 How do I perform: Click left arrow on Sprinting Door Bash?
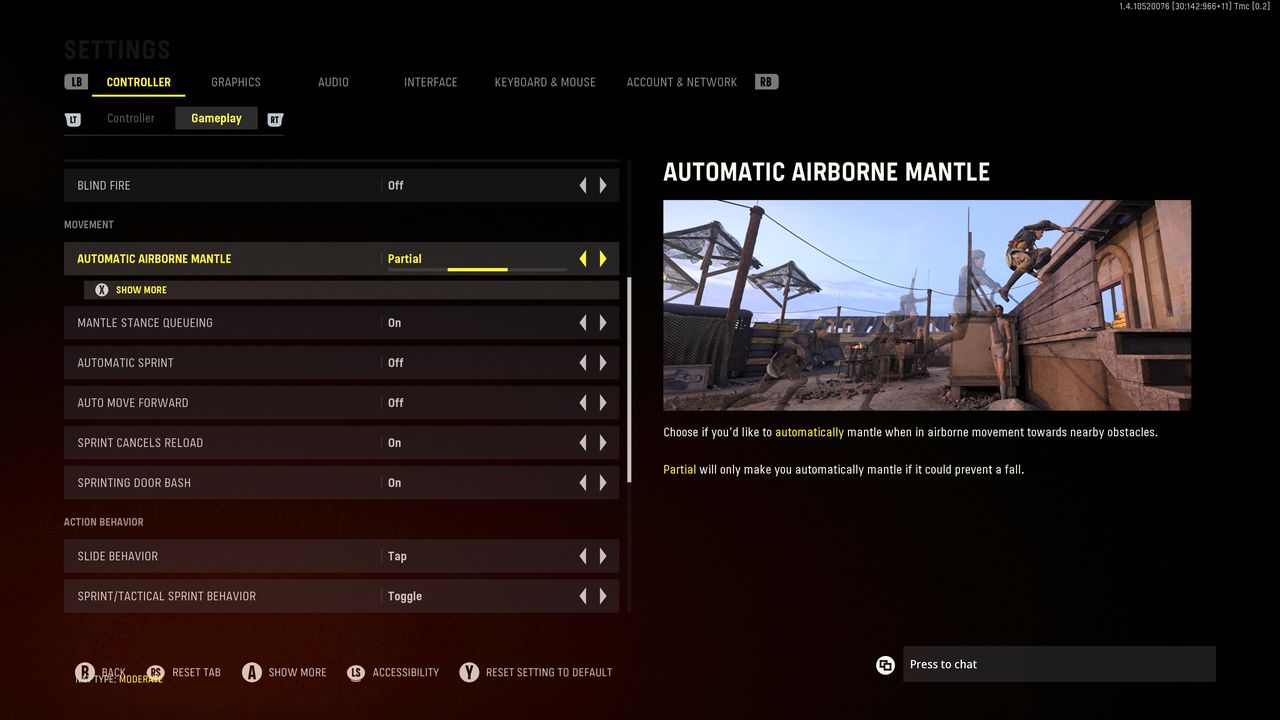583,483
